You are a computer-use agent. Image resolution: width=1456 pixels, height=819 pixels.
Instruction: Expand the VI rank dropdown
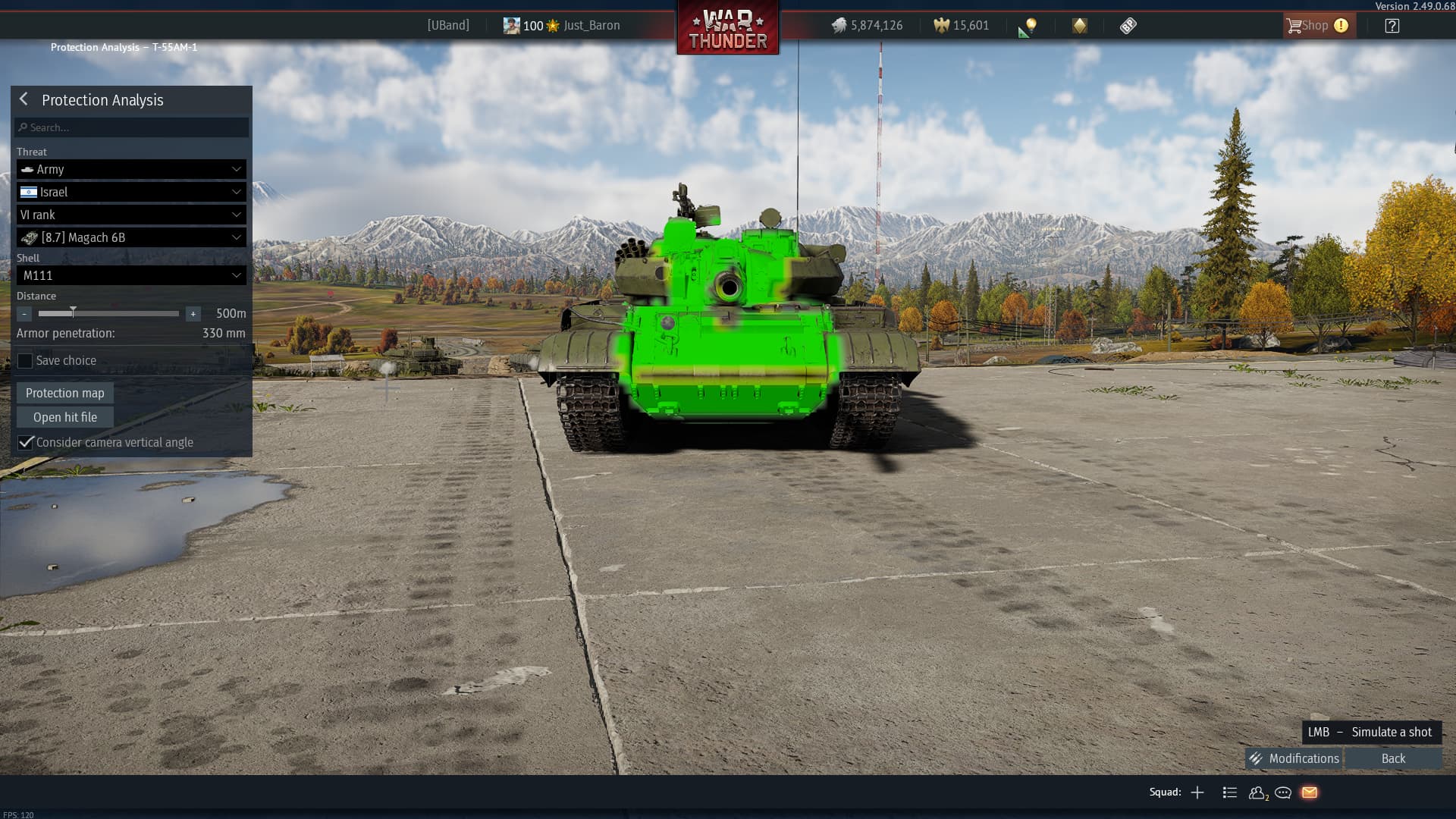131,215
